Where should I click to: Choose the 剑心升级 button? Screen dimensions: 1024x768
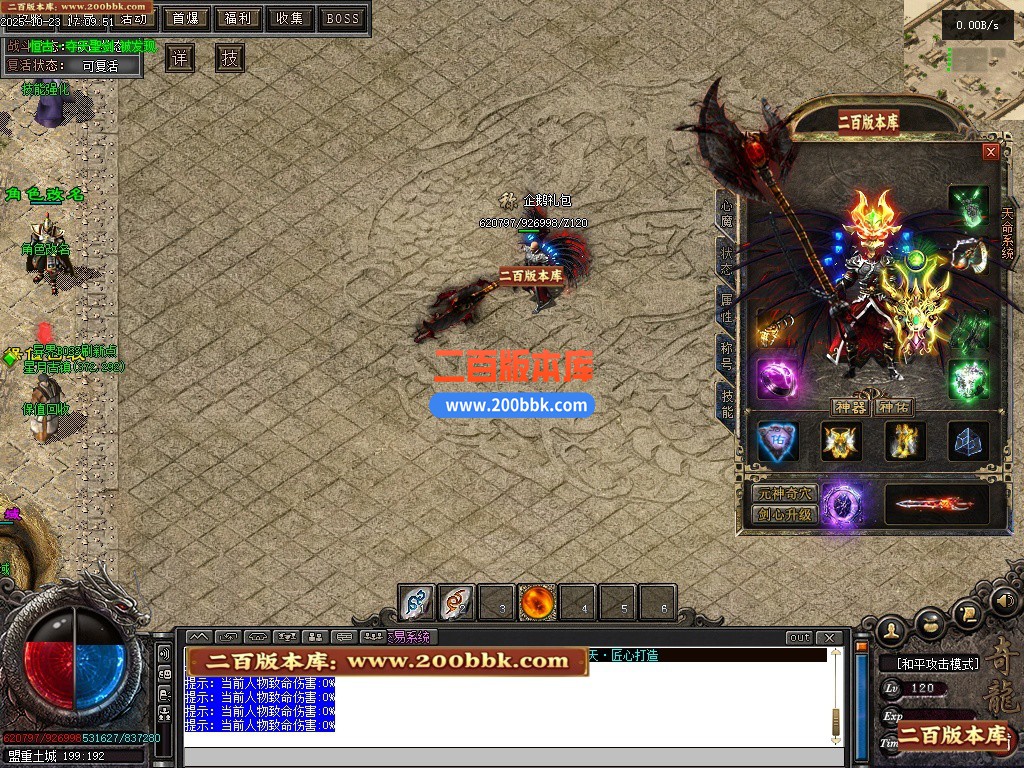[785, 515]
